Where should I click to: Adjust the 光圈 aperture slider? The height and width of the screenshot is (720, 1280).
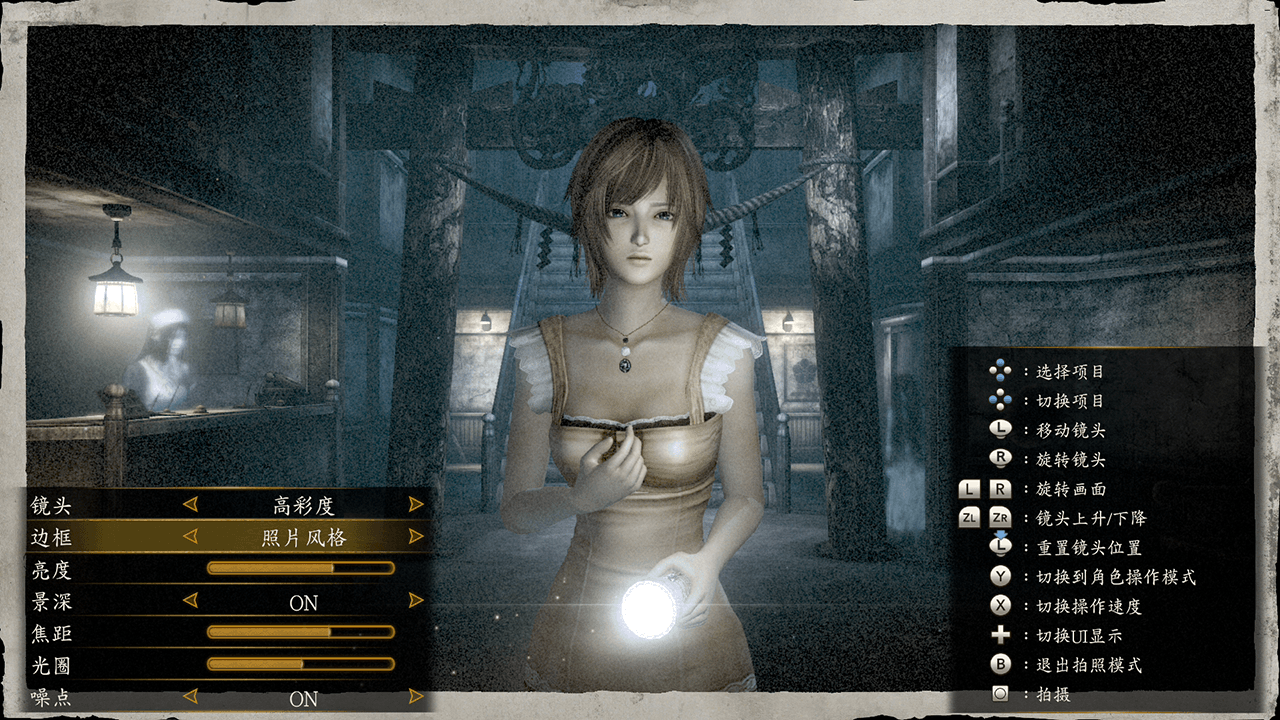pyautogui.click(x=300, y=664)
